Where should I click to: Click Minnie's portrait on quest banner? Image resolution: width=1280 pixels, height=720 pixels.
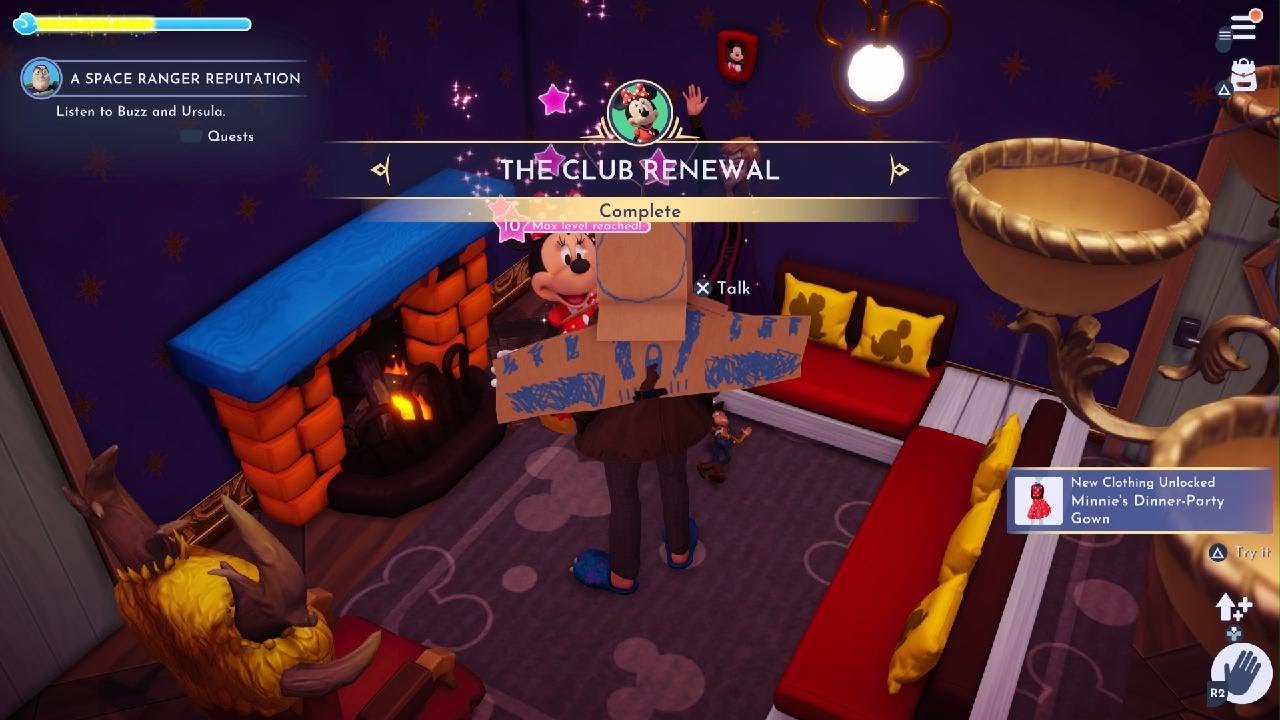(x=640, y=112)
